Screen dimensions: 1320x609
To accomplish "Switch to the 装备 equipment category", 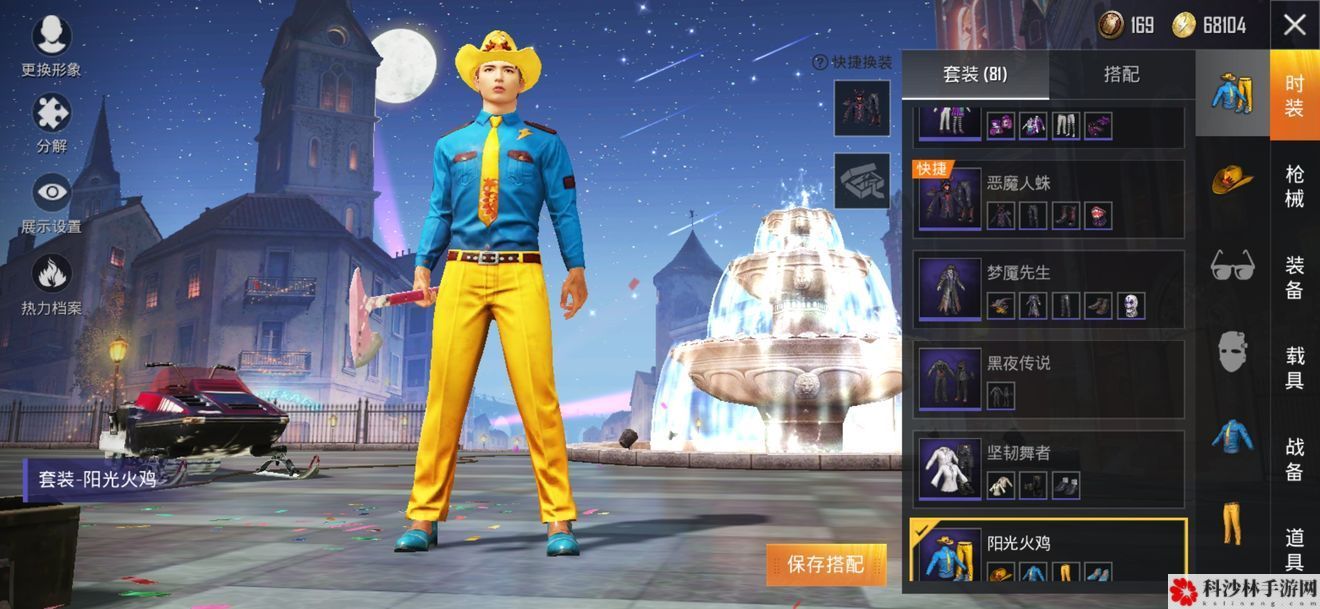I will [x=1295, y=277].
